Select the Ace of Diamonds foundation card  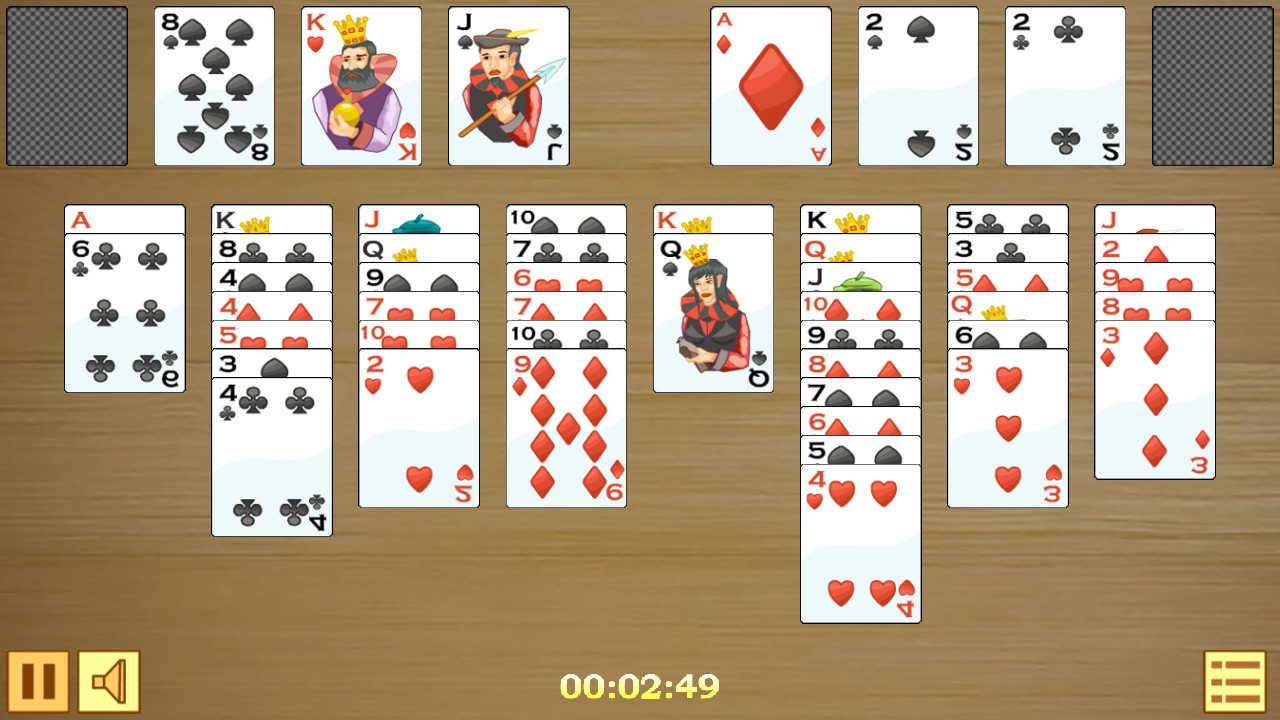(770, 86)
